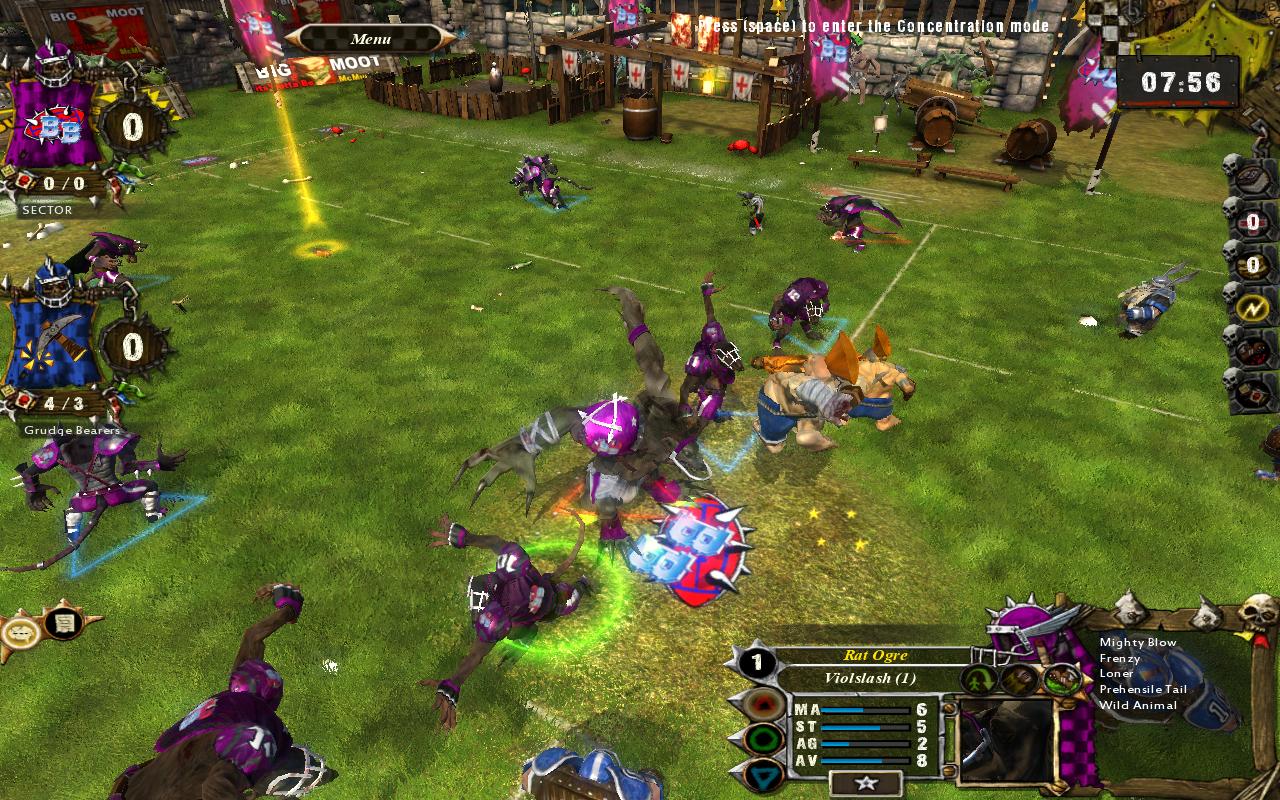Open the player equipment icon beside the movement icon
The height and width of the screenshot is (800, 1280).
tap(1019, 679)
